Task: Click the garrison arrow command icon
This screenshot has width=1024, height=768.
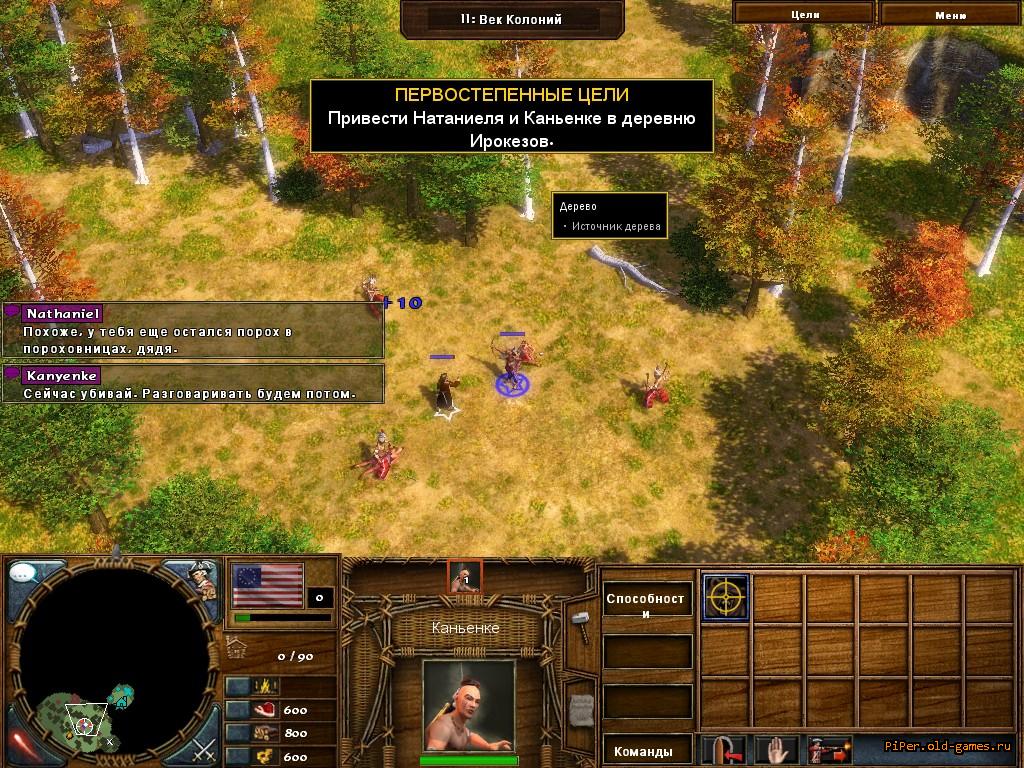Action: coord(724,749)
